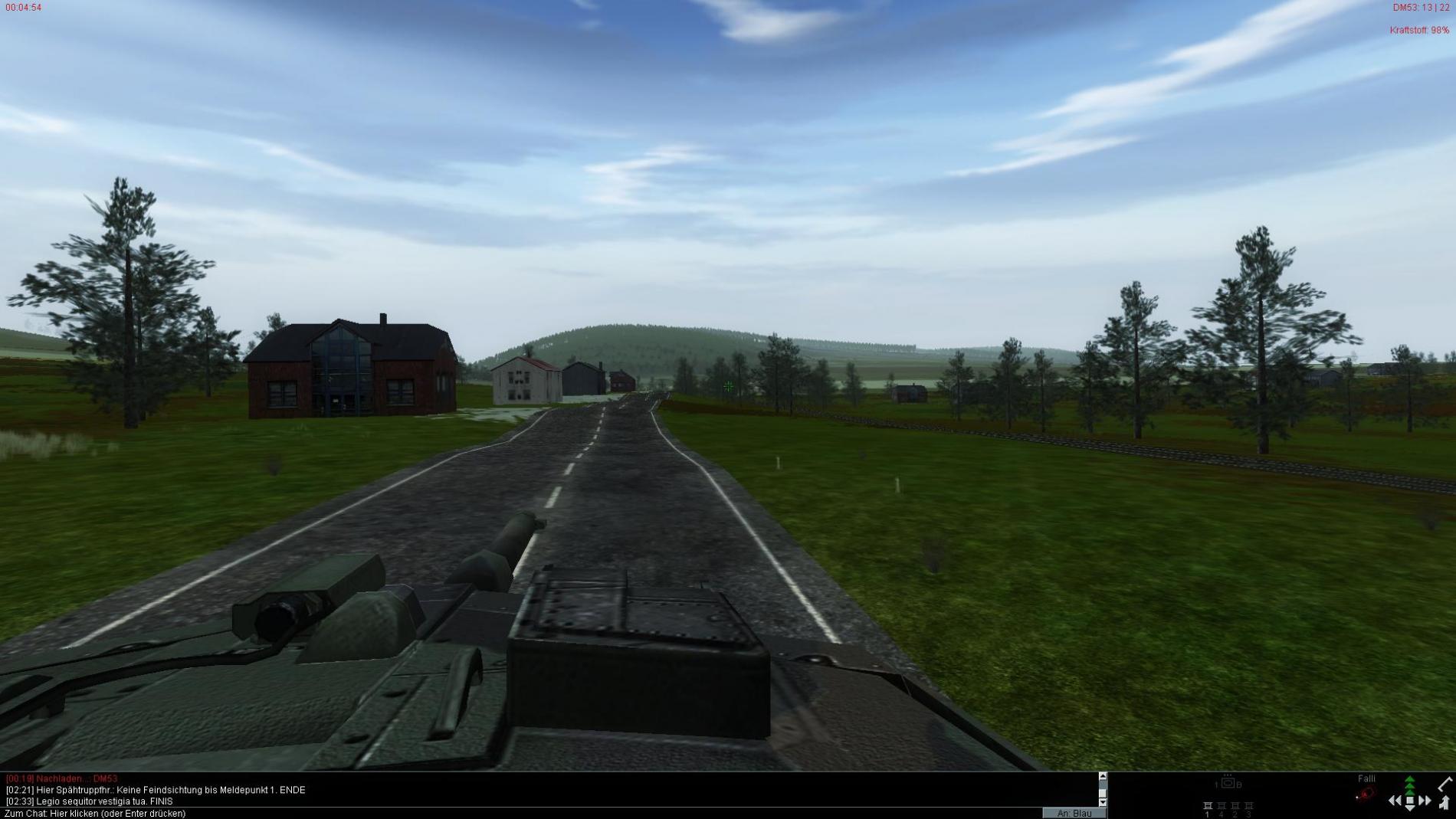
Task: Click the downward reverse arrow
Action: coord(1409,810)
